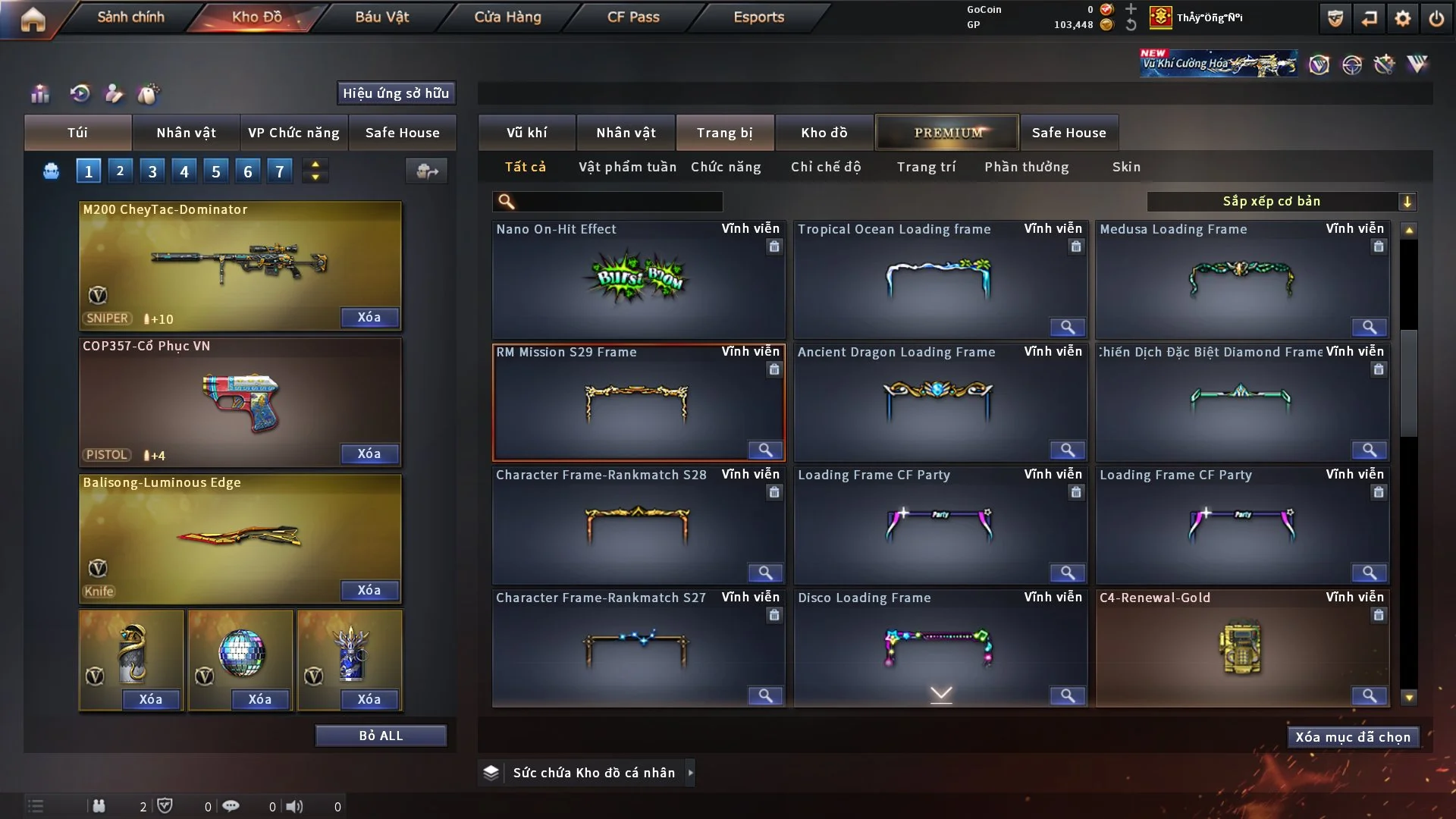This screenshot has height=819, width=1456.
Task: Click the power exit button
Action: coord(1436,19)
